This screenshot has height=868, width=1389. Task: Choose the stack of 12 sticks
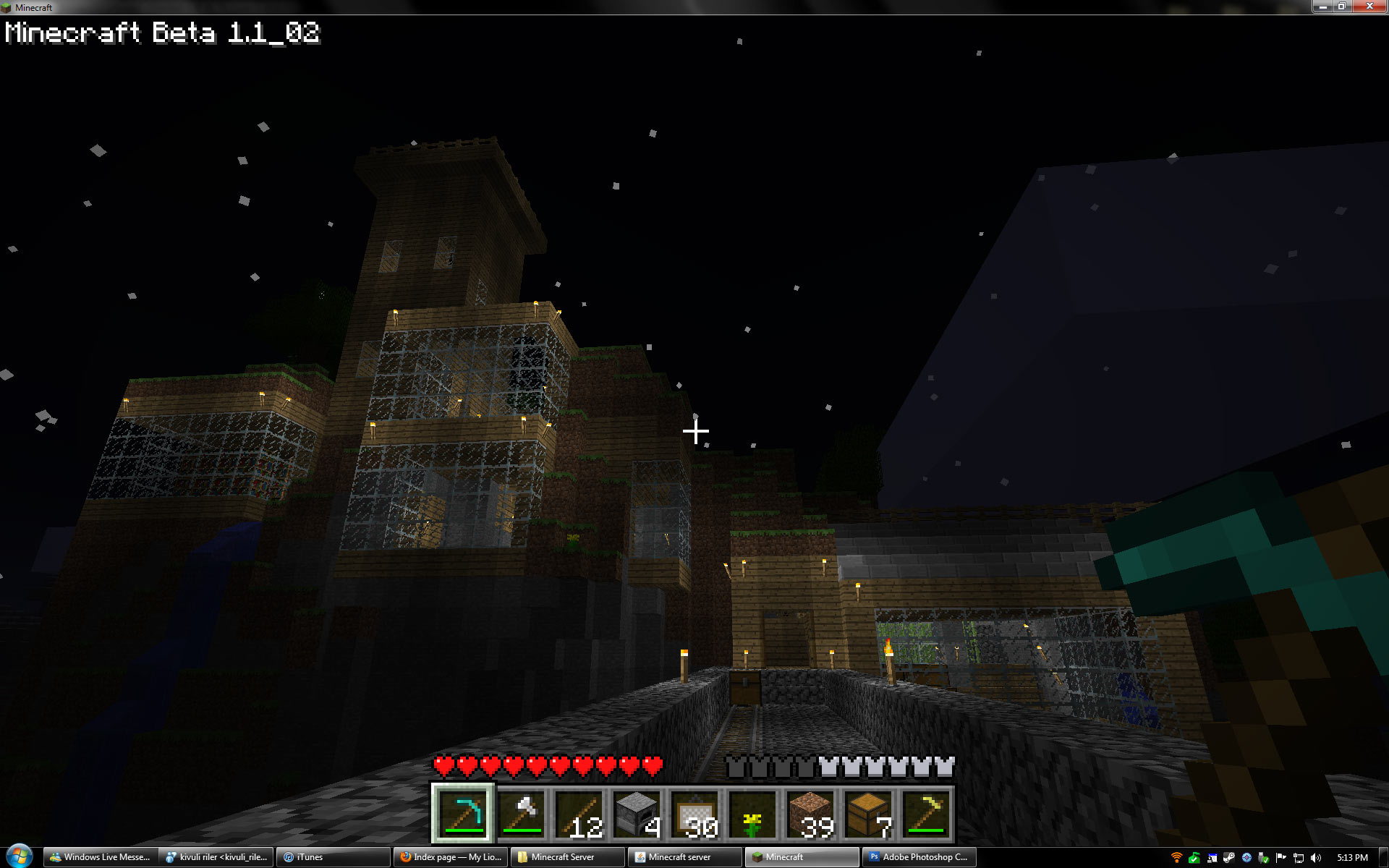(579, 814)
